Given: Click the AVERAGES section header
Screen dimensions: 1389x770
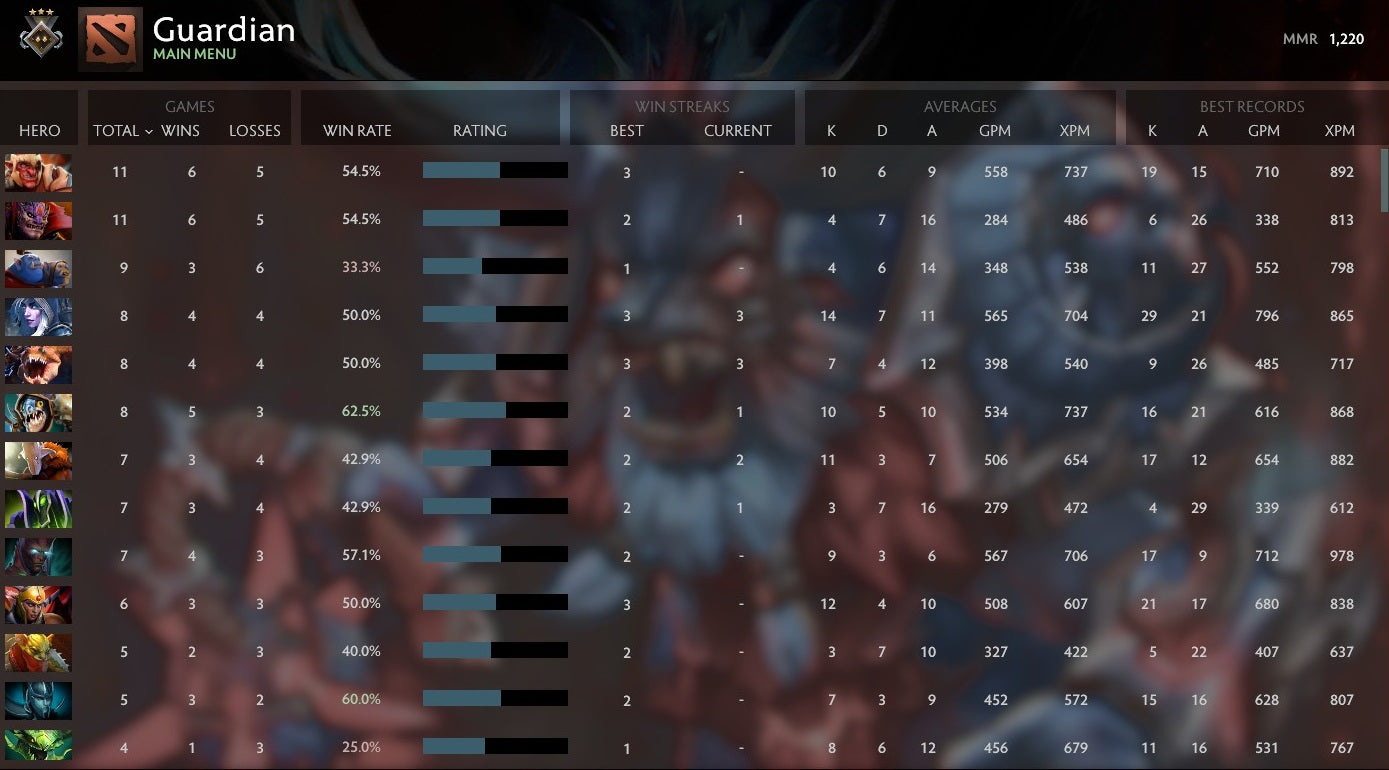Looking at the screenshot, I should [959, 106].
